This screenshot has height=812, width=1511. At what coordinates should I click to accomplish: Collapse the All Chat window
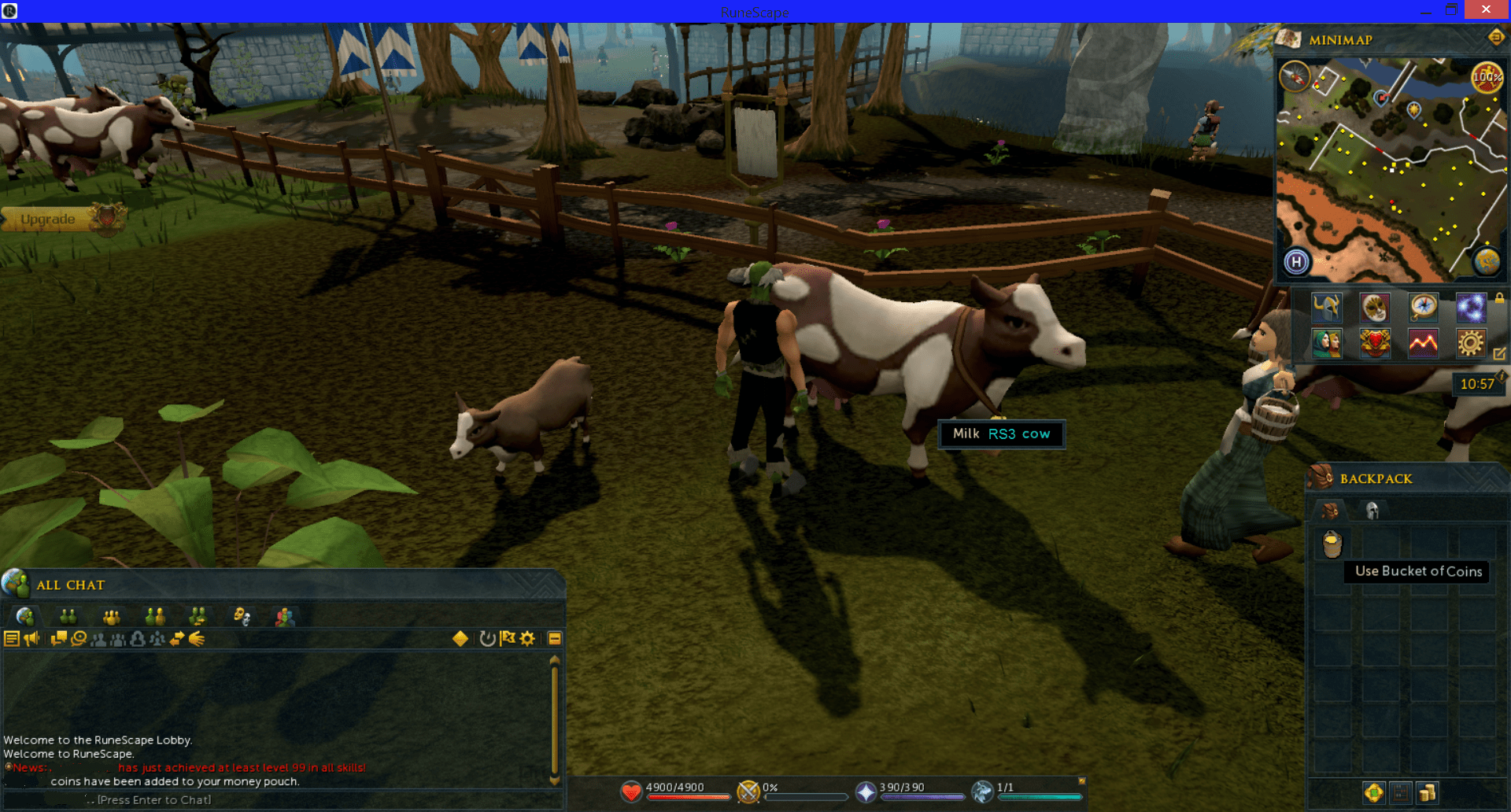click(556, 638)
